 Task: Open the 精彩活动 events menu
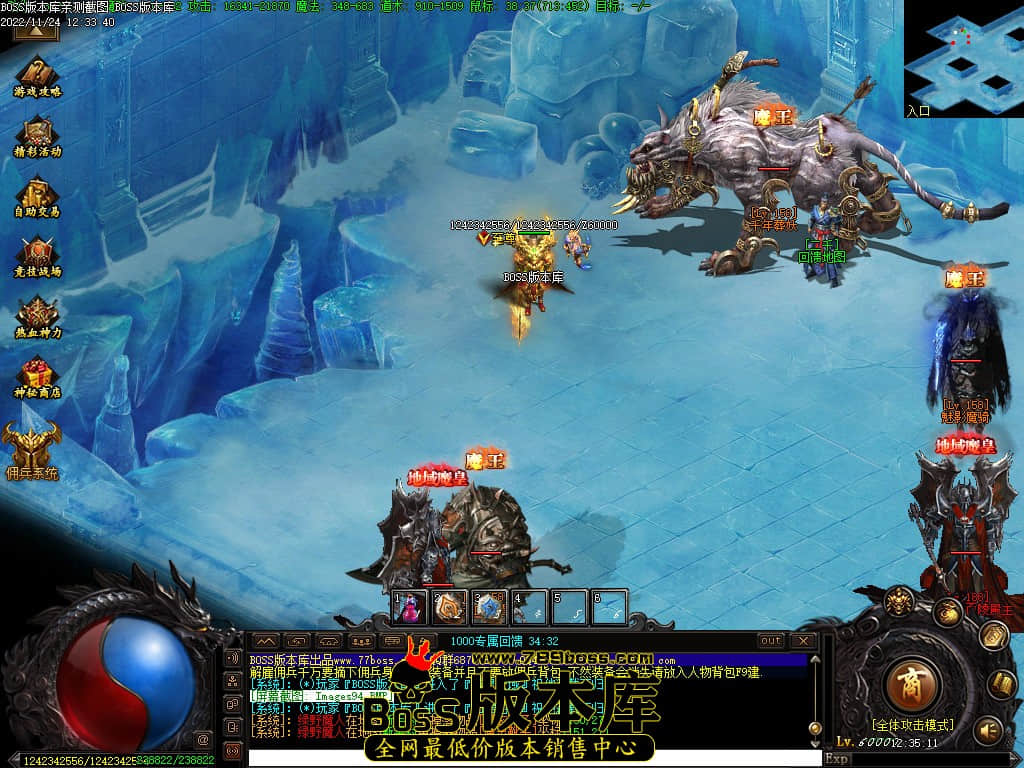point(37,135)
